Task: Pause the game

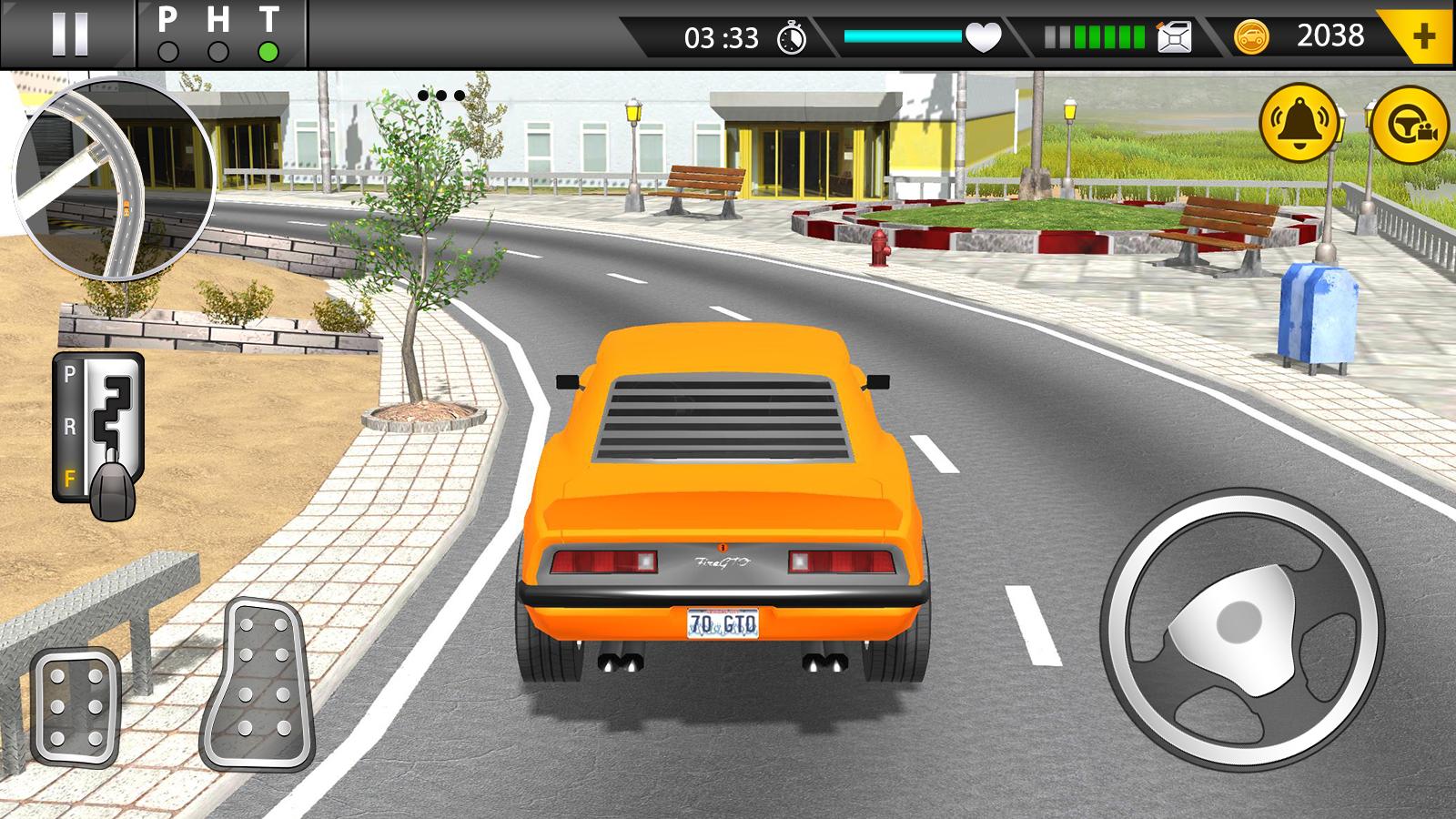Action: pos(69,35)
